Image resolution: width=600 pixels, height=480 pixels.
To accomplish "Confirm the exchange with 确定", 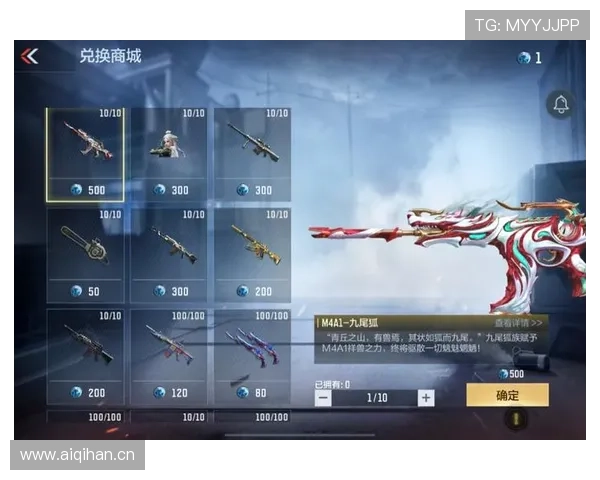I will 507,395.
